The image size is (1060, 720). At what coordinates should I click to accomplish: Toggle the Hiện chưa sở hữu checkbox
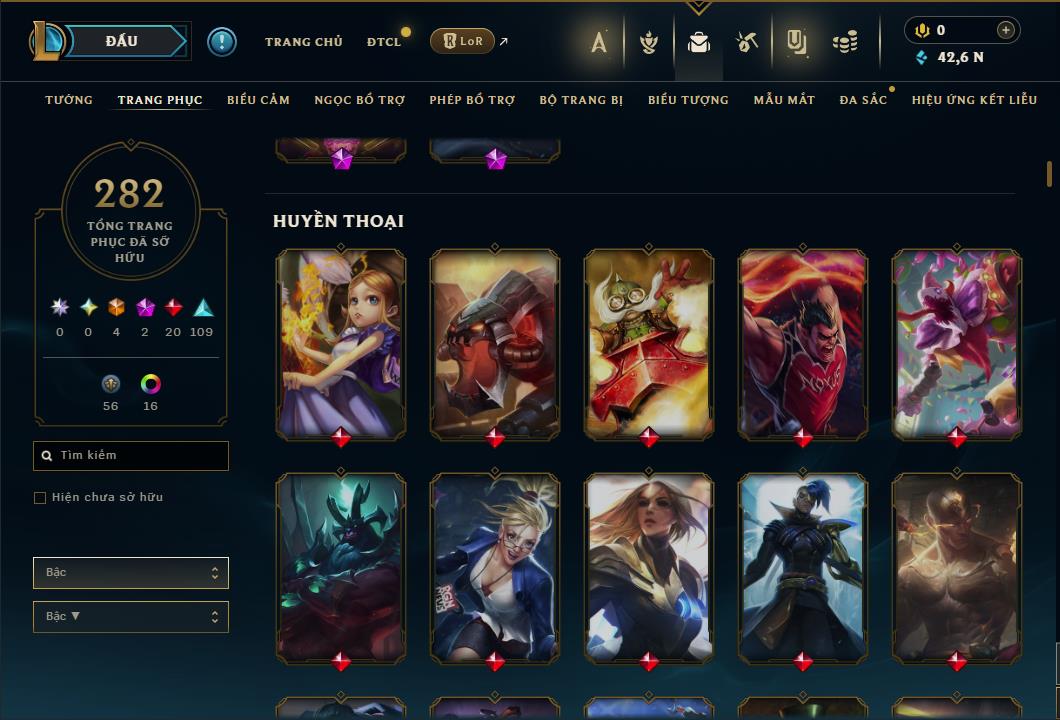40,498
